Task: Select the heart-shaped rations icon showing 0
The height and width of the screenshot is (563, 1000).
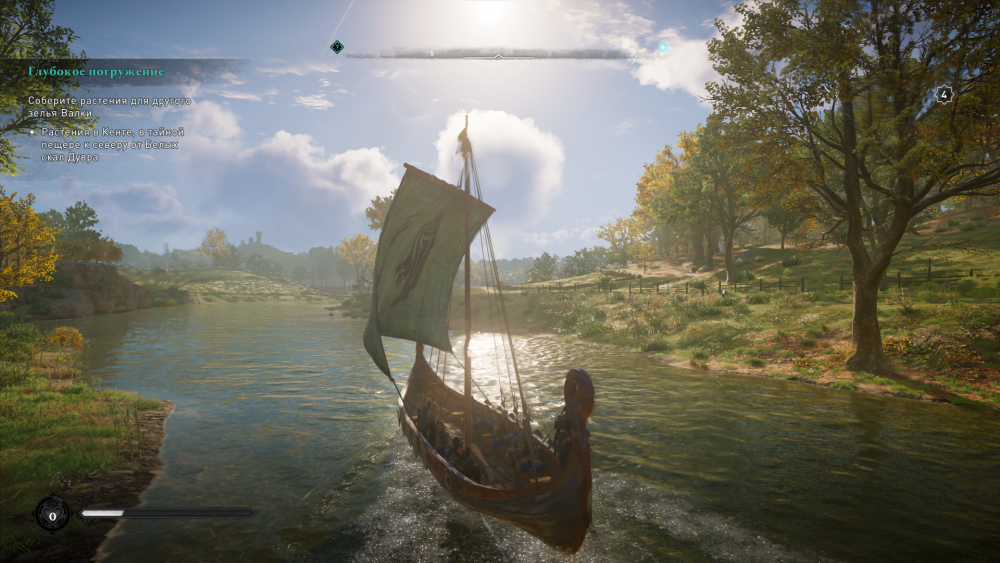Action: tap(51, 514)
